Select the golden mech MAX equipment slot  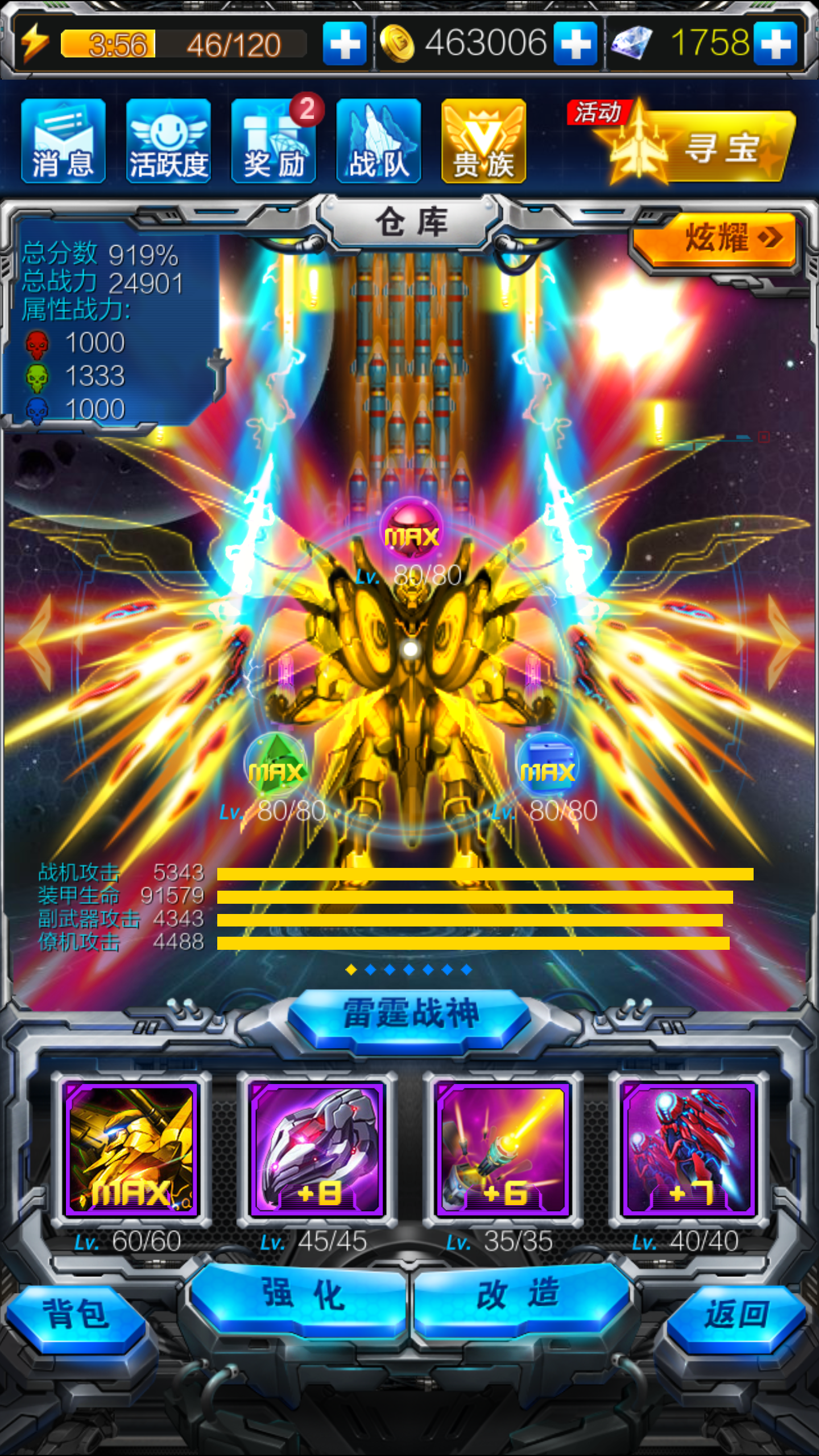pyautogui.click(x=131, y=1149)
